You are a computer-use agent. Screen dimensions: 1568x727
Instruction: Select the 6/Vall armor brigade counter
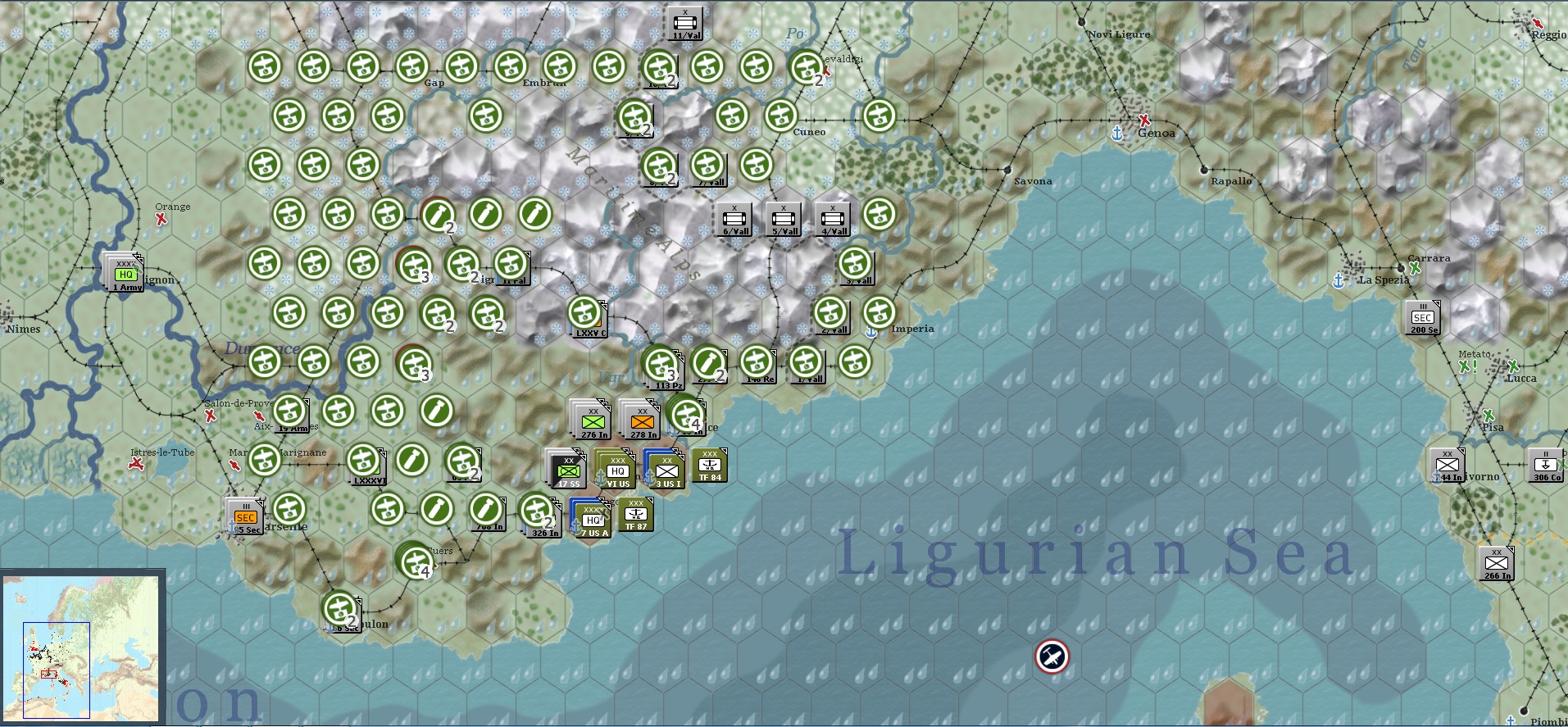(734, 217)
